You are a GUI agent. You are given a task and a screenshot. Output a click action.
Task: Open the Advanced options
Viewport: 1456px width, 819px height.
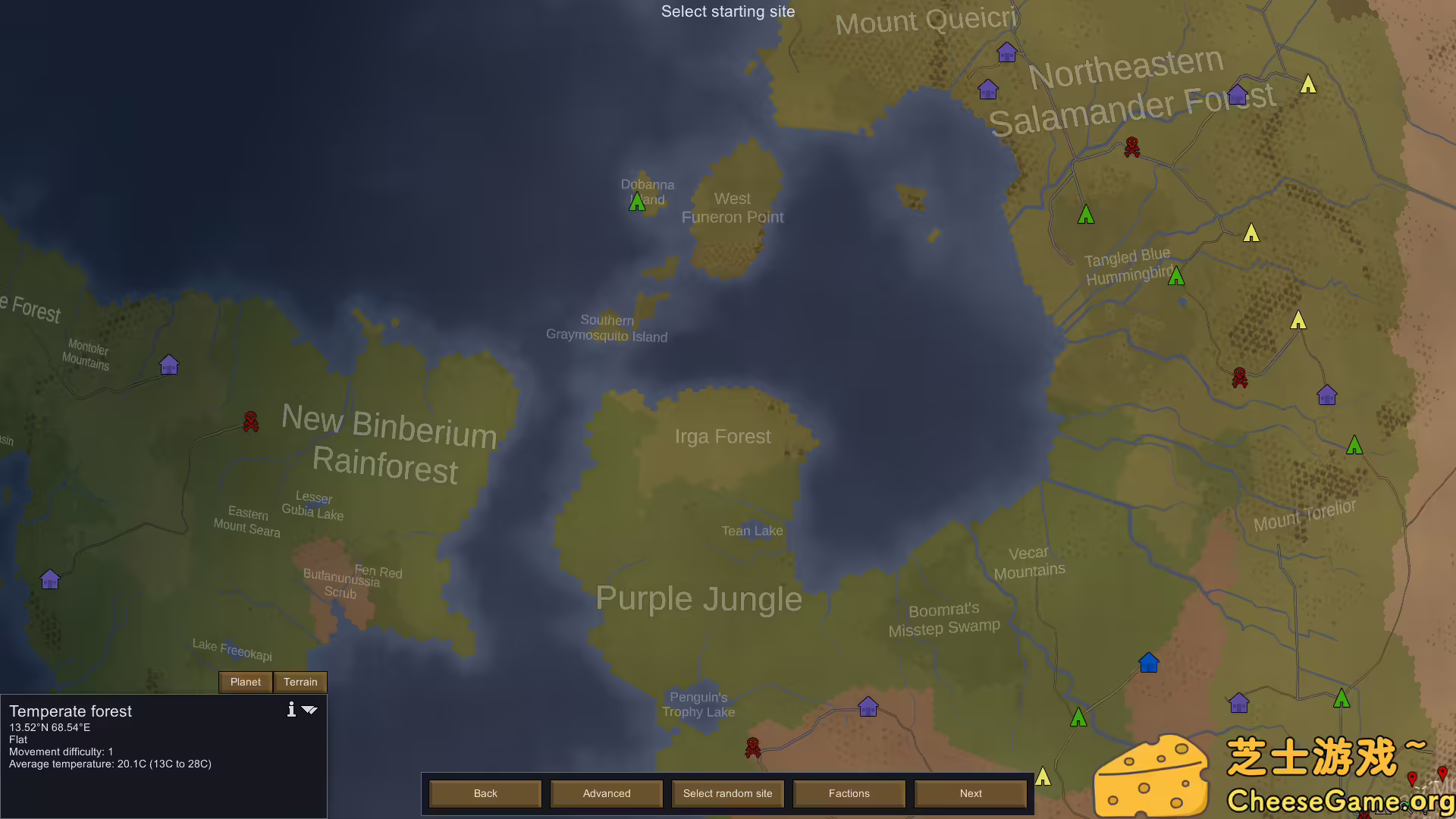pos(606,793)
